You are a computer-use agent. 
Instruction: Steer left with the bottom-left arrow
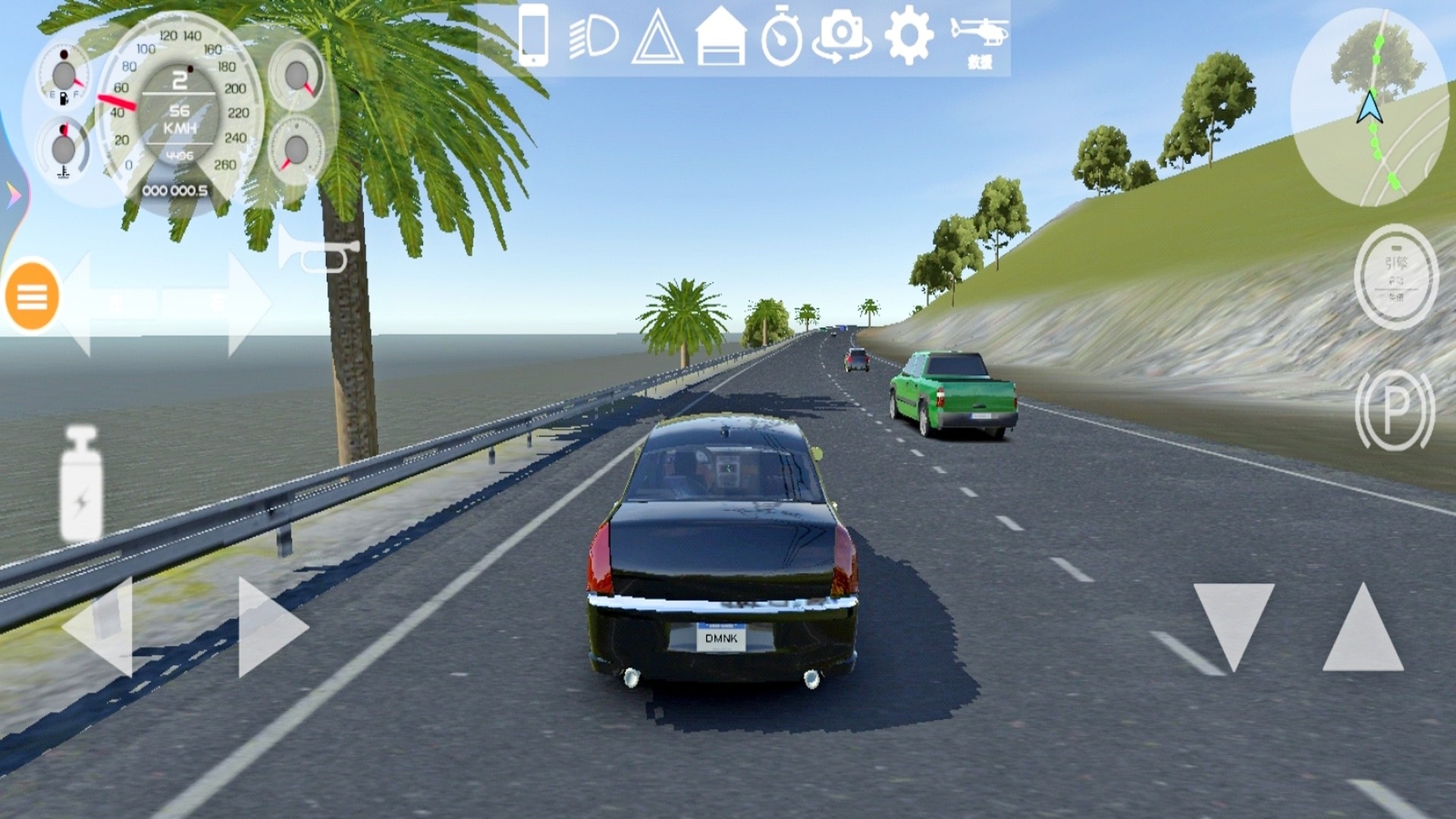pyautogui.click(x=101, y=626)
